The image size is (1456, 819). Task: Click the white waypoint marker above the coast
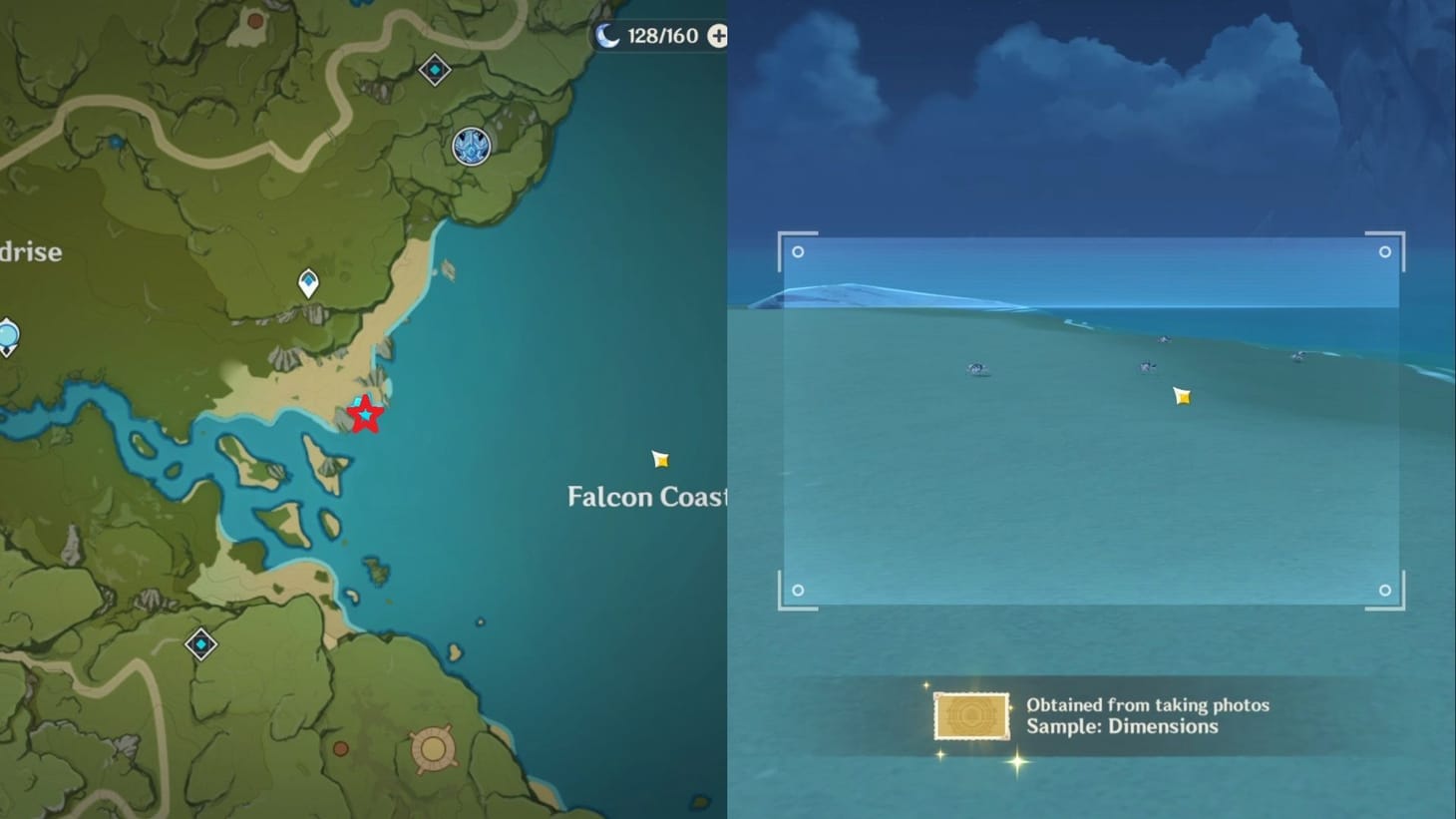pyautogui.click(x=309, y=283)
